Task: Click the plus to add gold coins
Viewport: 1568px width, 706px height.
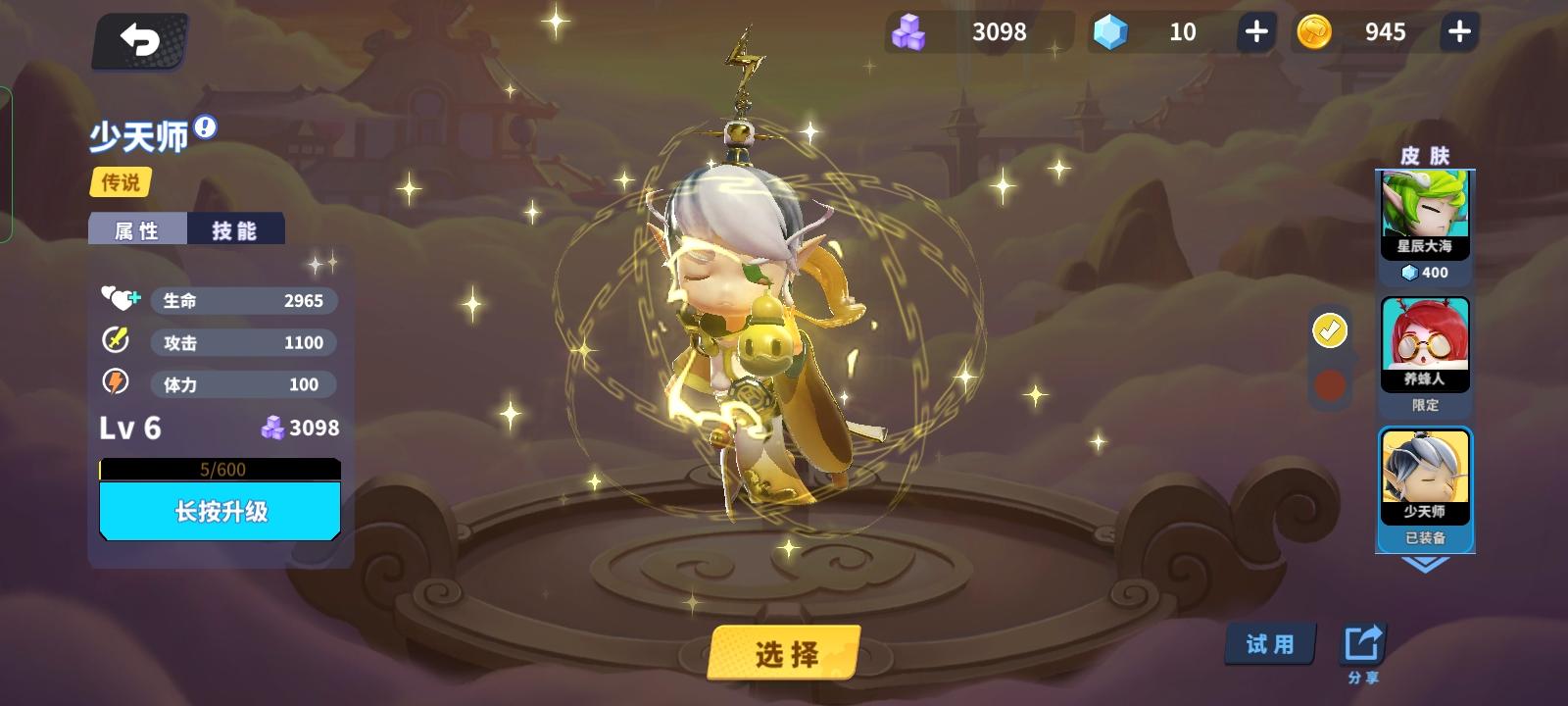Action: point(1457,31)
